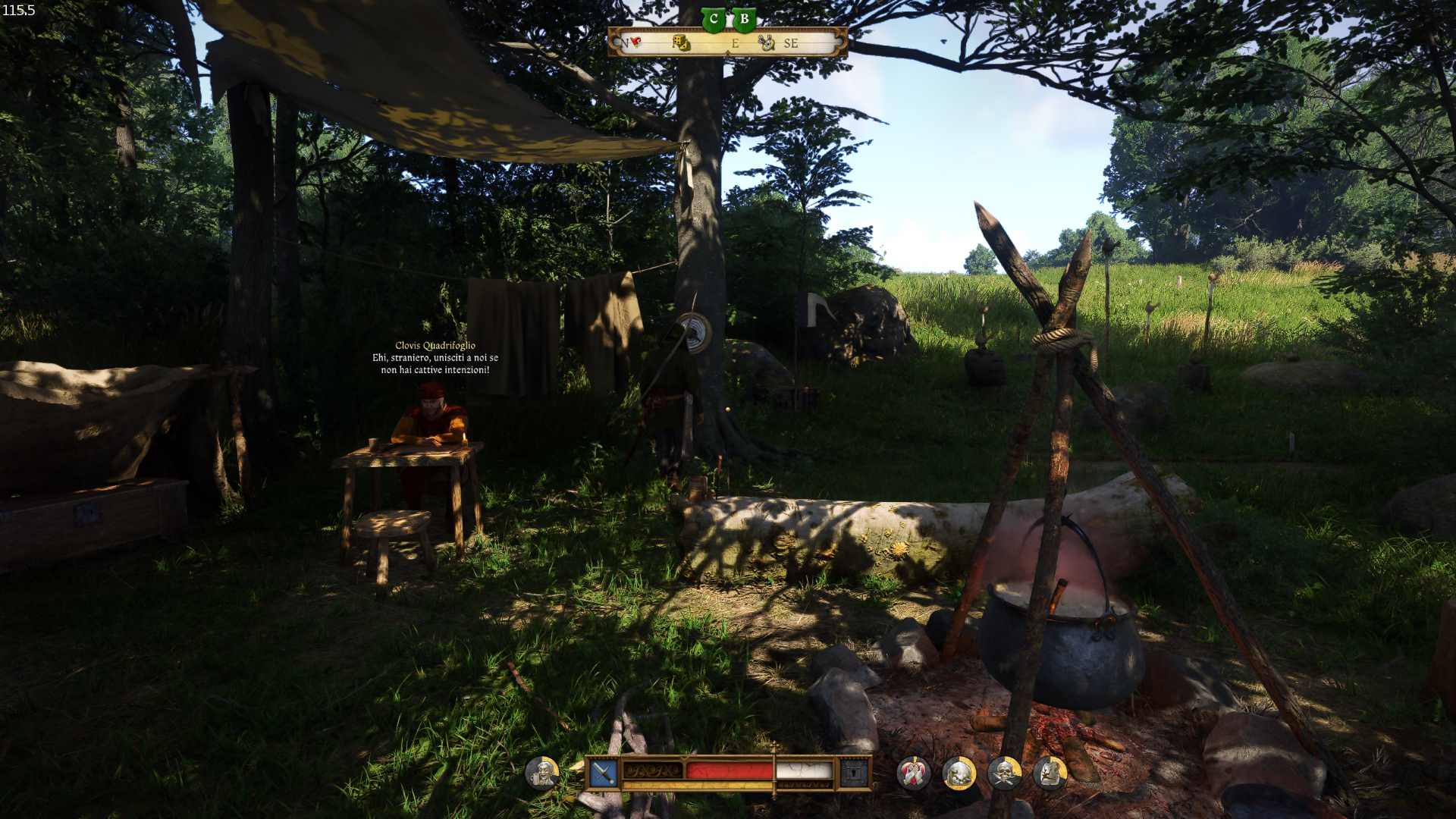This screenshot has width=1456, height=819.
Task: Click the keyhole slot beside the health bar
Action: pos(855,773)
